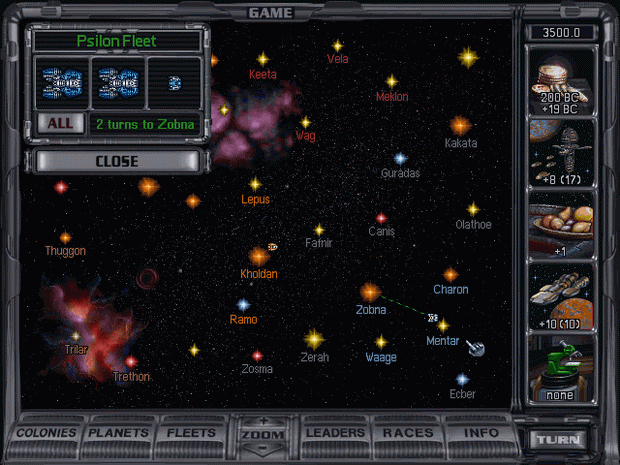The height and width of the screenshot is (465, 620).
Task: Open the Leaders screen
Action: click(x=334, y=434)
